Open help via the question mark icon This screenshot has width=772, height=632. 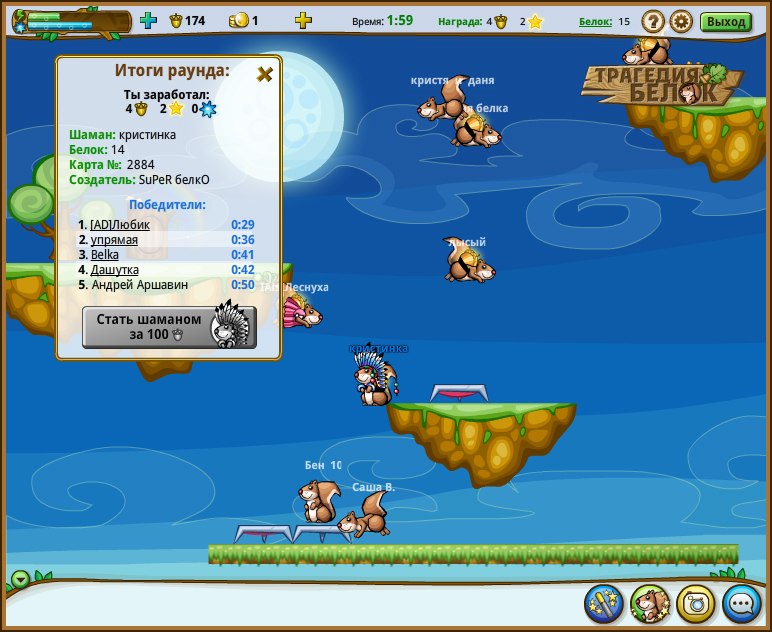652,21
